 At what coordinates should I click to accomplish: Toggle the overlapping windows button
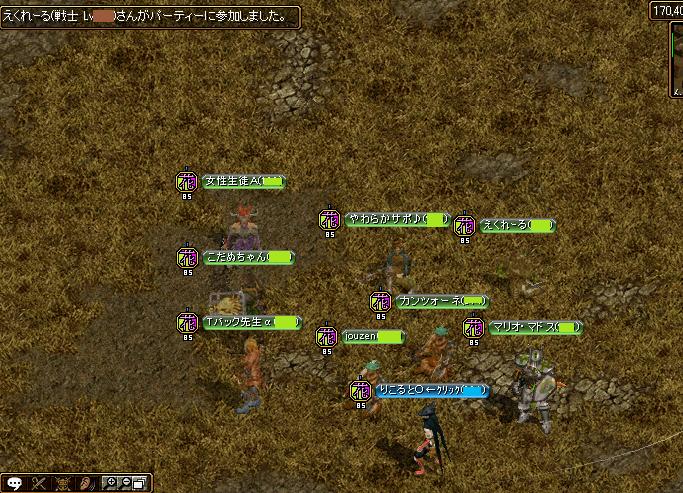[140, 484]
